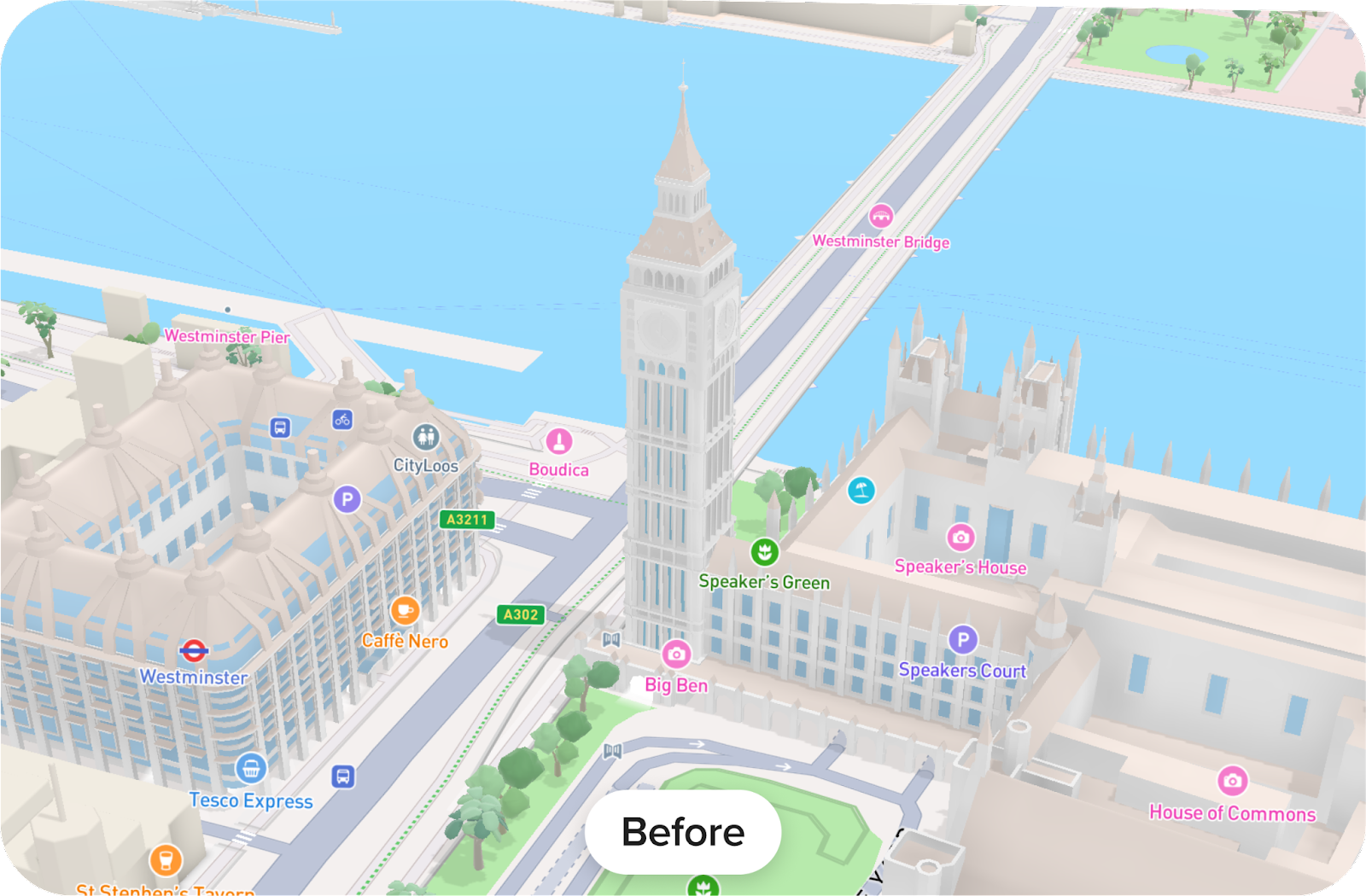1366x896 pixels.
Task: Open the Speakers Court parking icon
Action: click(964, 639)
